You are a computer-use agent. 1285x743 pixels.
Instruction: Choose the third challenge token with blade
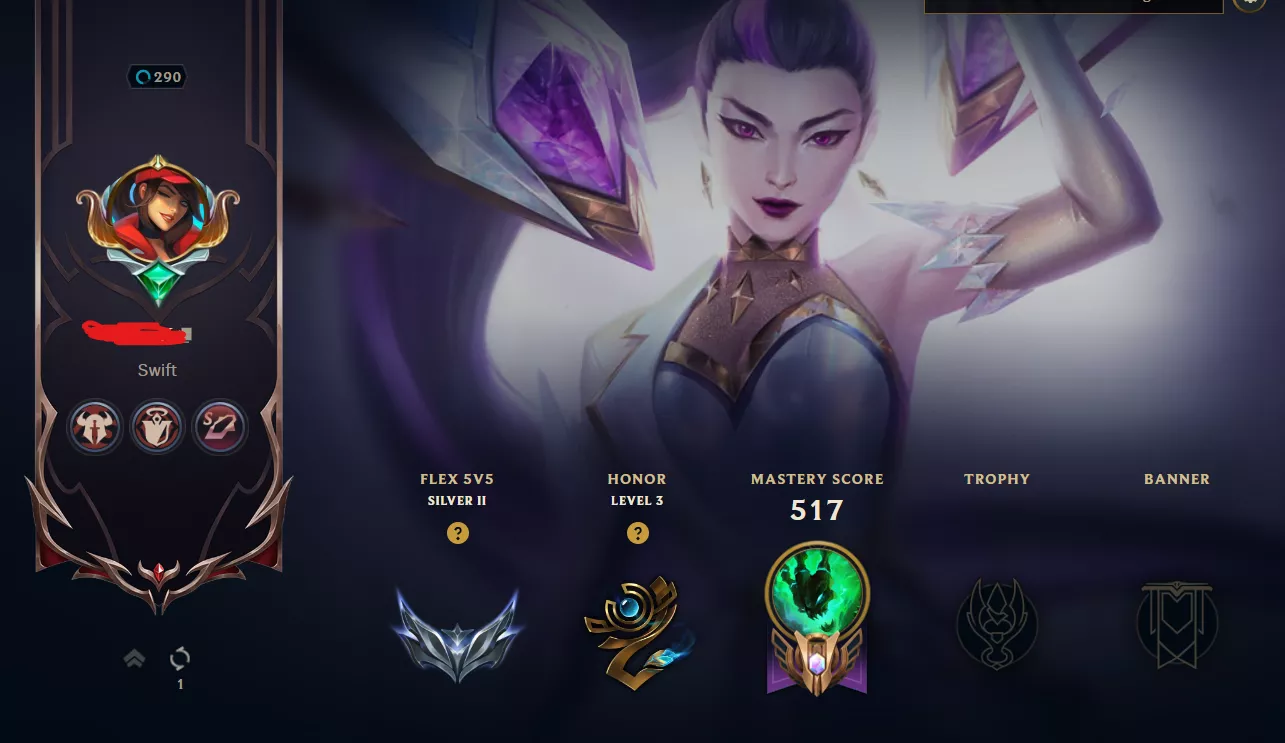219,427
